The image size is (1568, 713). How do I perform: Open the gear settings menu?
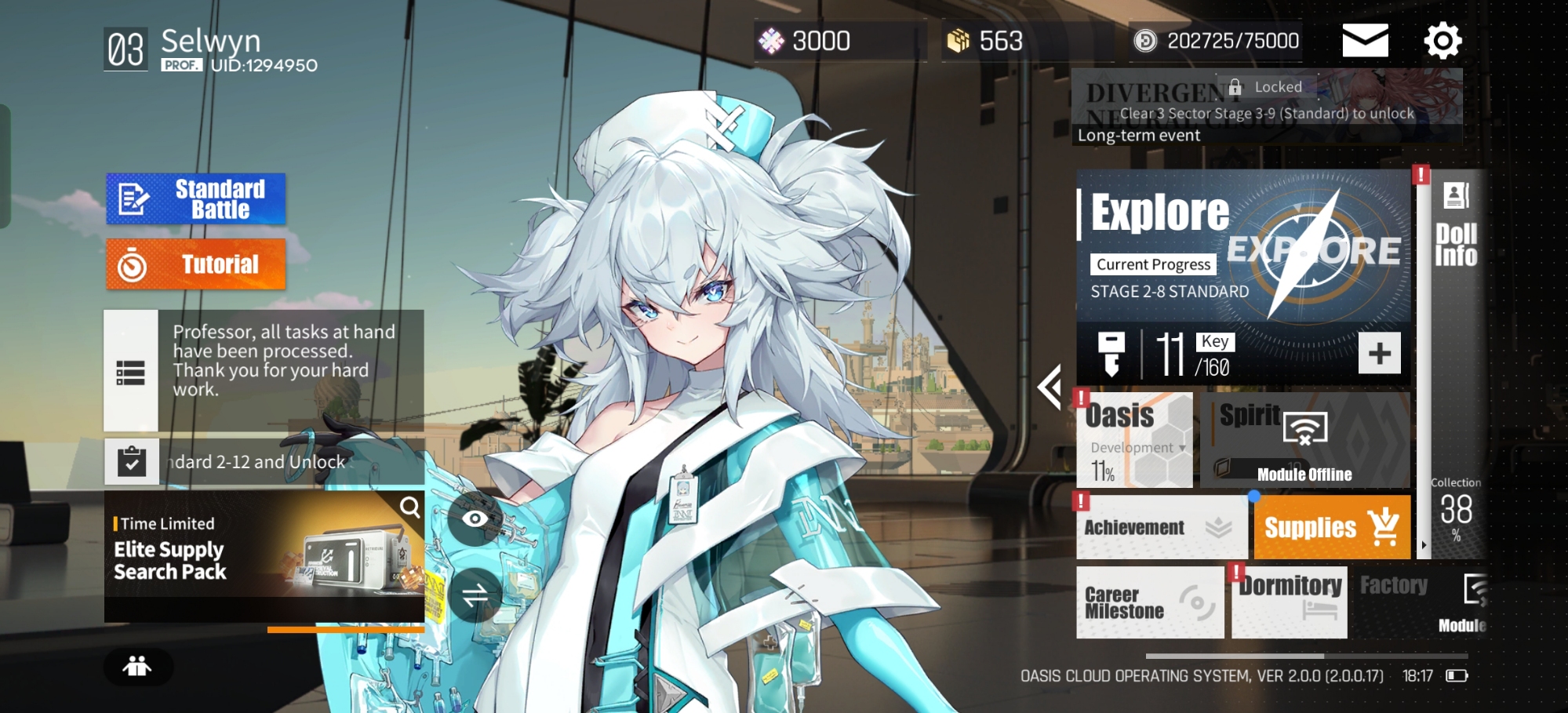click(1442, 41)
